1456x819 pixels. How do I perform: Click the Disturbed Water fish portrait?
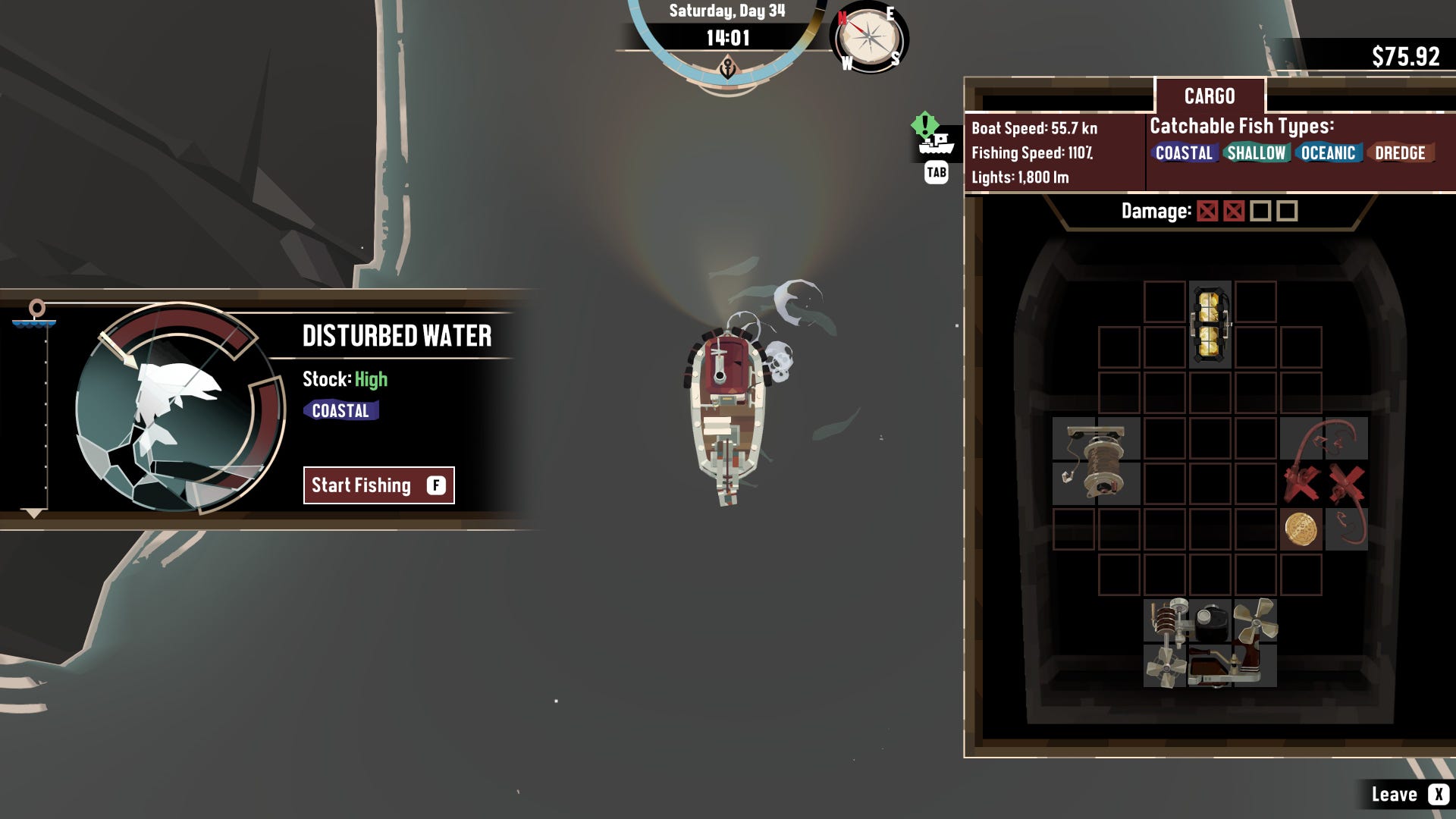click(179, 407)
